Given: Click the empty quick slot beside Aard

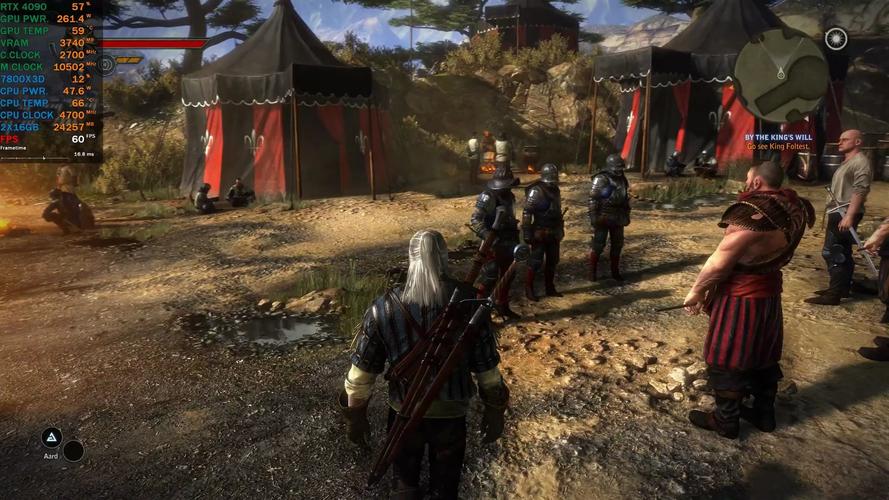Looking at the screenshot, I should pos(73,451).
